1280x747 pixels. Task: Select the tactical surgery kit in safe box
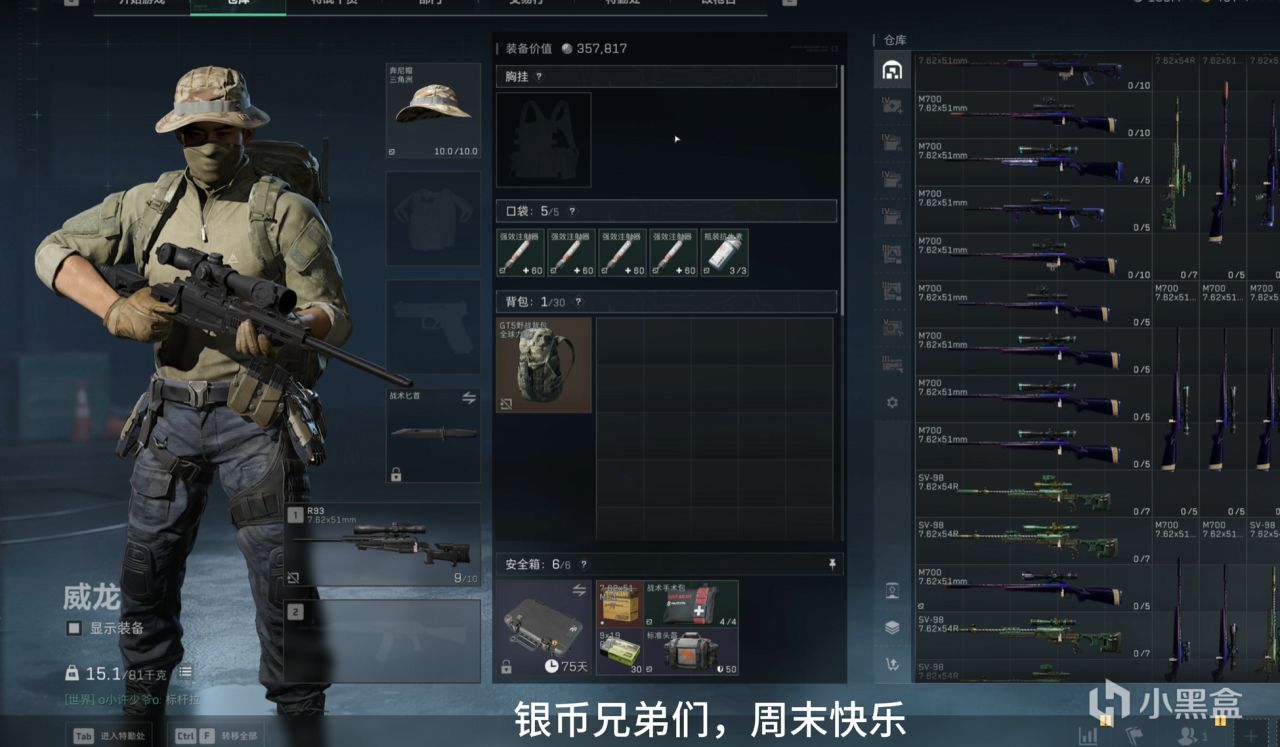click(692, 603)
